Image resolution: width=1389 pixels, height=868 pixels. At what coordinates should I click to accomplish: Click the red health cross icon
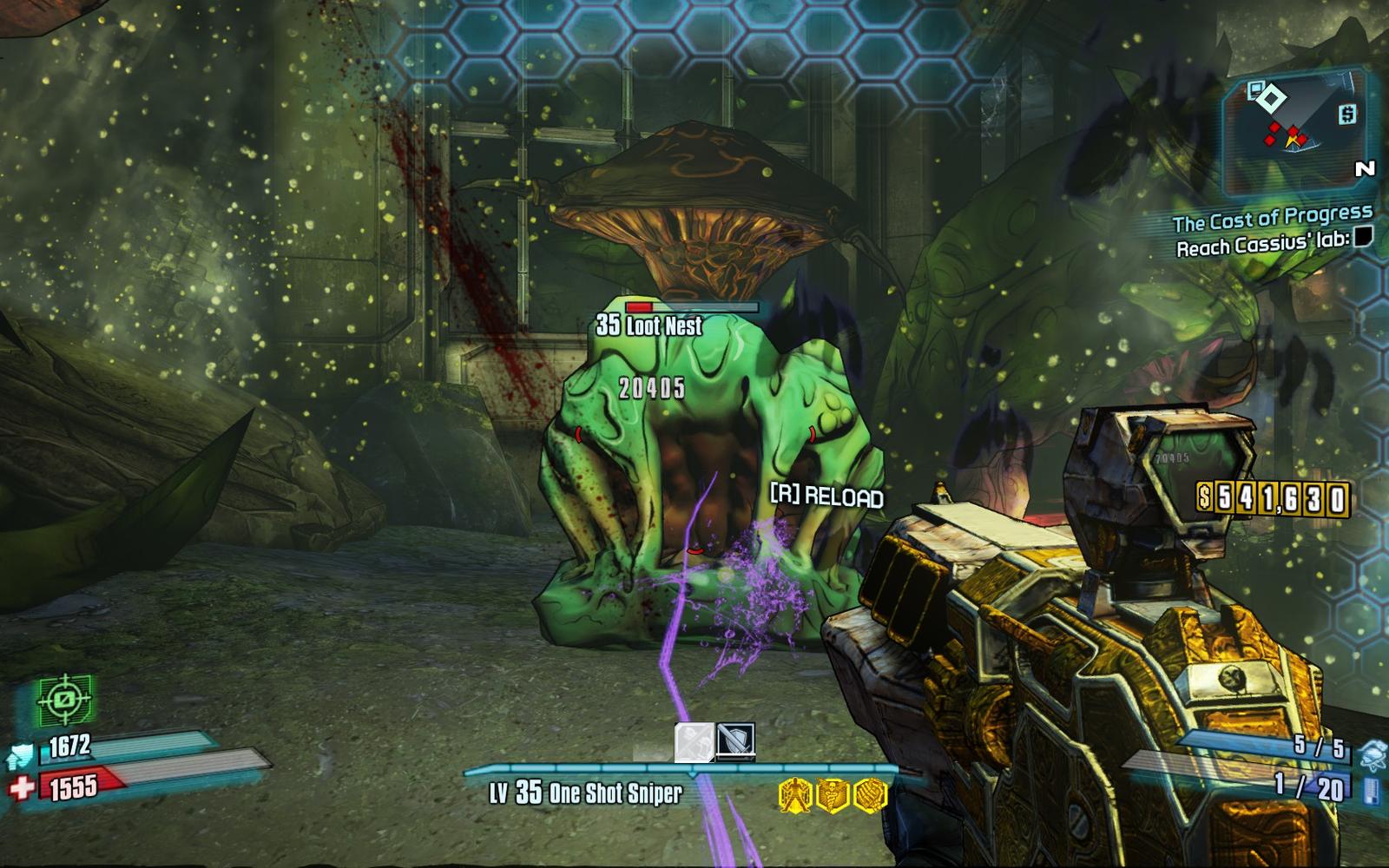(x=23, y=787)
